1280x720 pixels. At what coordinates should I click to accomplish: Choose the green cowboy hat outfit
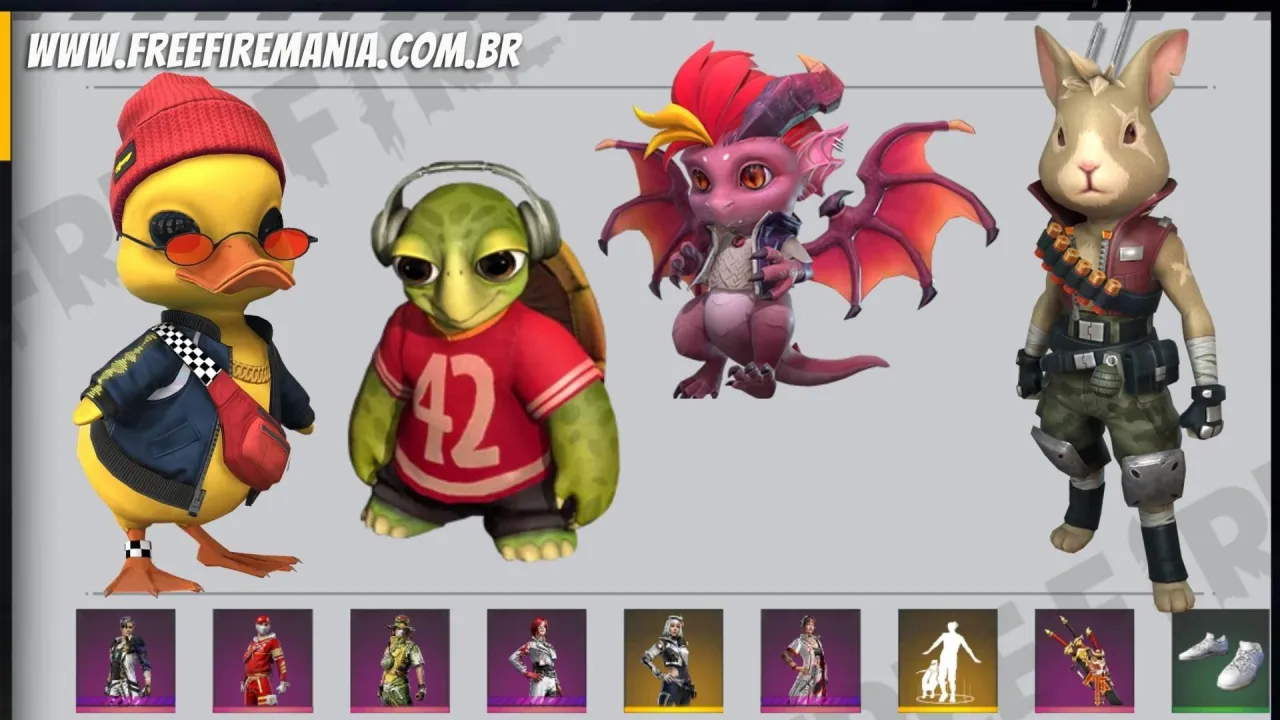399,660
